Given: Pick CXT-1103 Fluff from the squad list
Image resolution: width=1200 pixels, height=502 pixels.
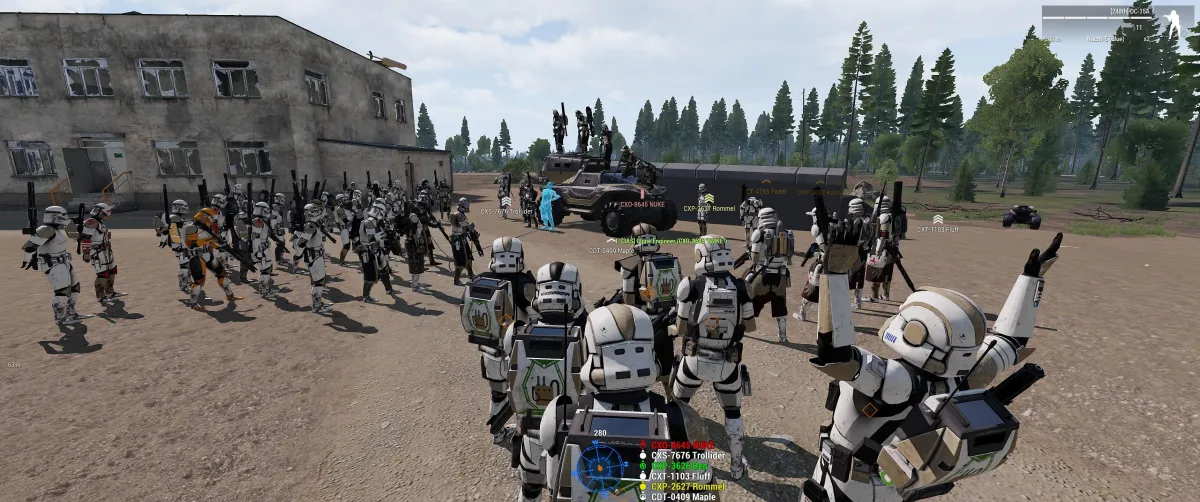Looking at the screenshot, I should [x=681, y=477].
